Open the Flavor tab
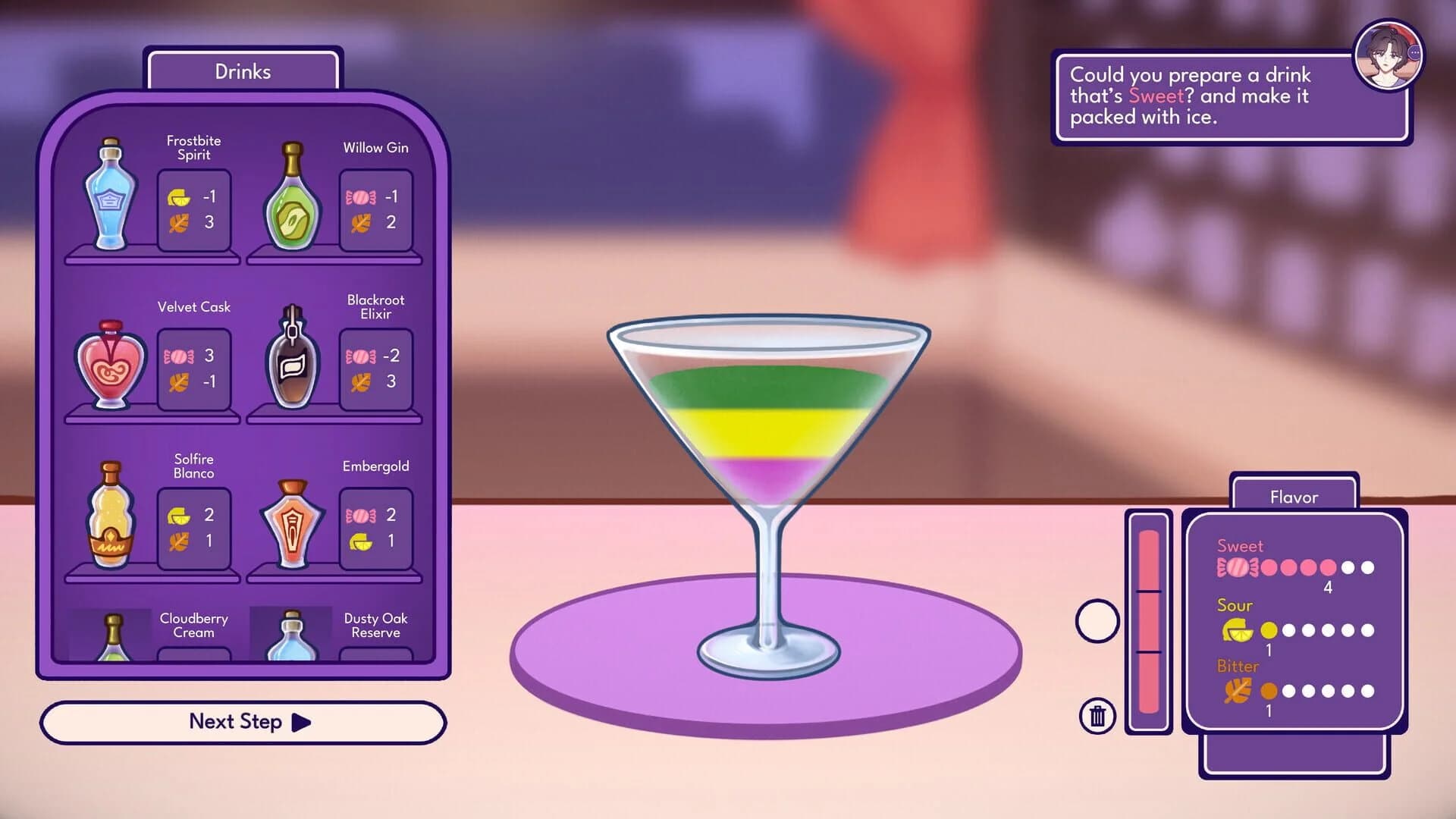Image resolution: width=1456 pixels, height=819 pixels. click(x=1294, y=497)
